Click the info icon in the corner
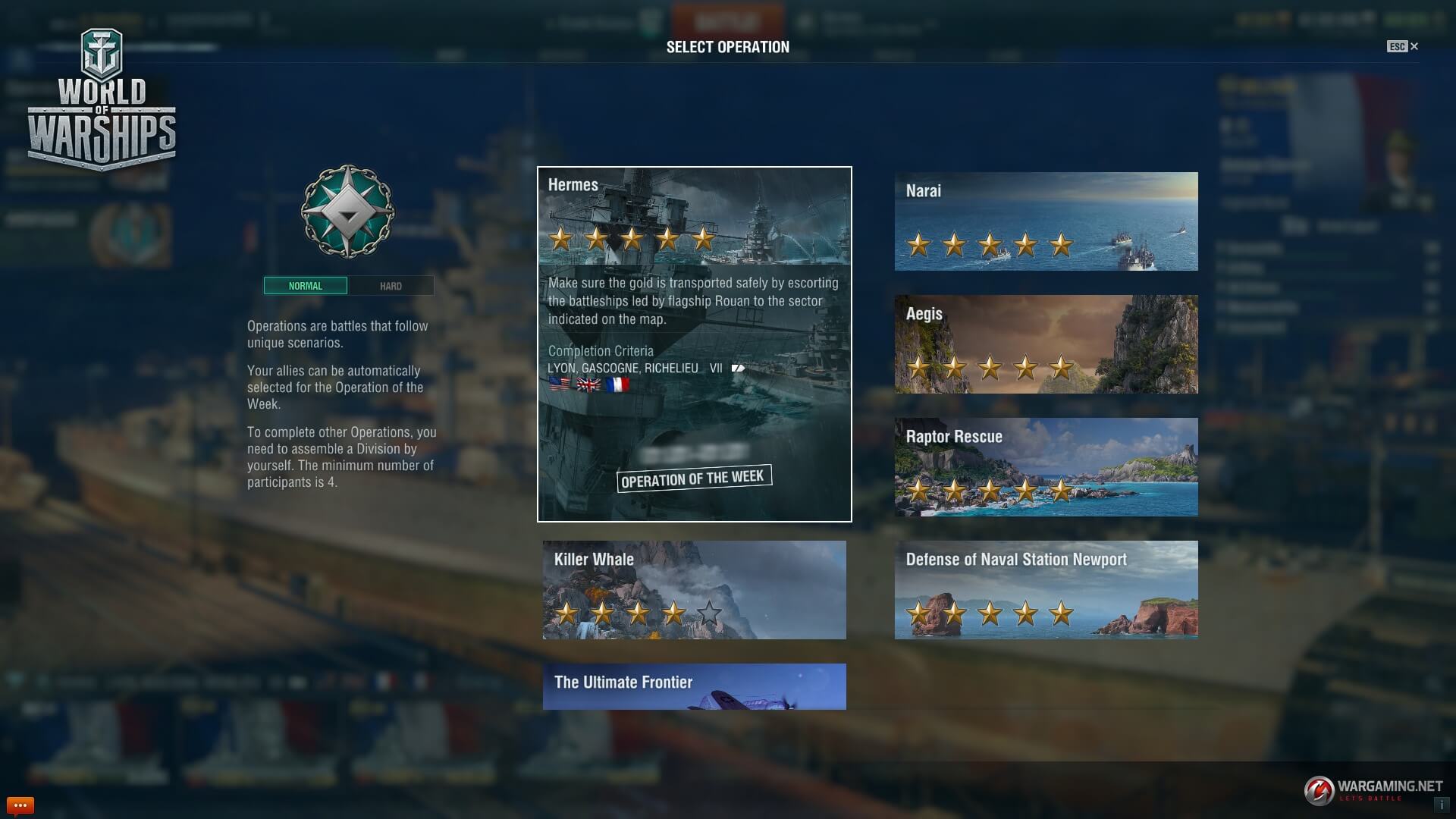Screen dimensions: 1456x819 coord(1442,805)
